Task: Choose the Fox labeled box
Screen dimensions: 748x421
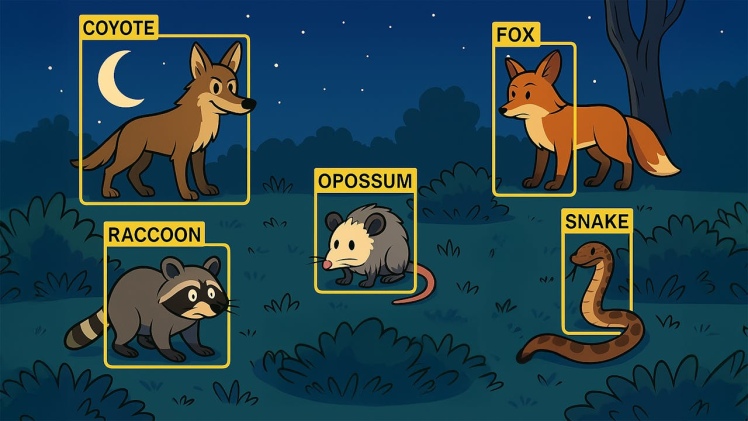Action: [x=534, y=119]
